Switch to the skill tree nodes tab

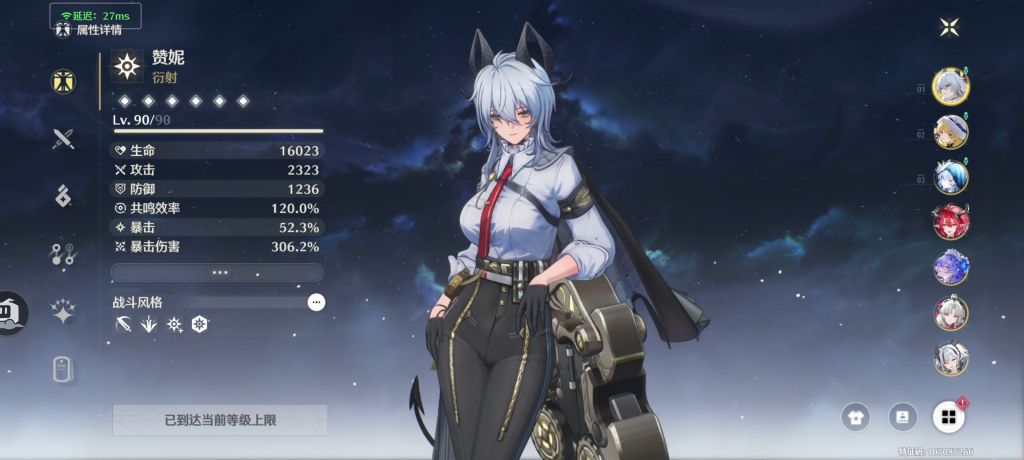(x=64, y=254)
